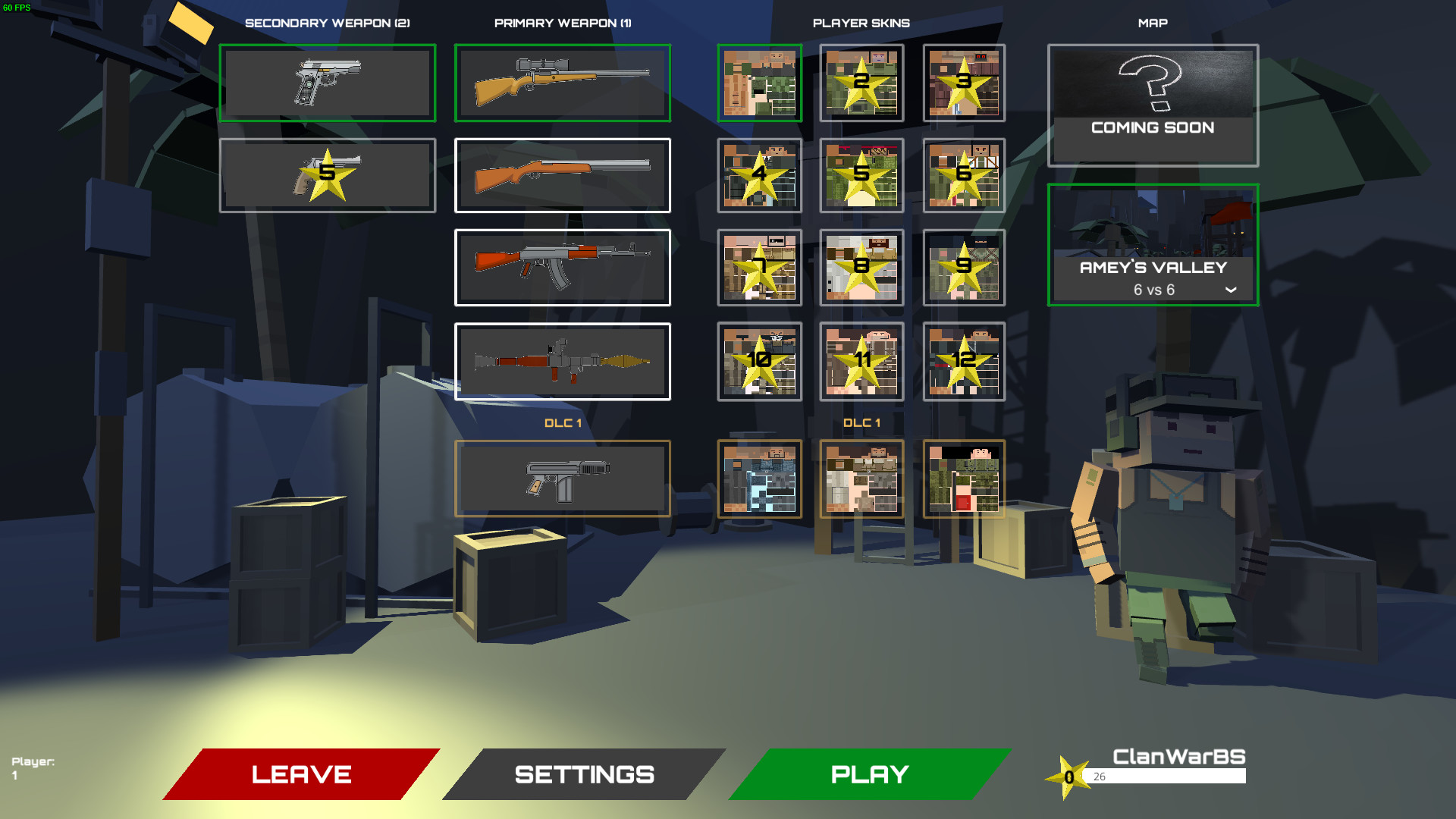Select the unlocked first player skin

[x=759, y=83]
